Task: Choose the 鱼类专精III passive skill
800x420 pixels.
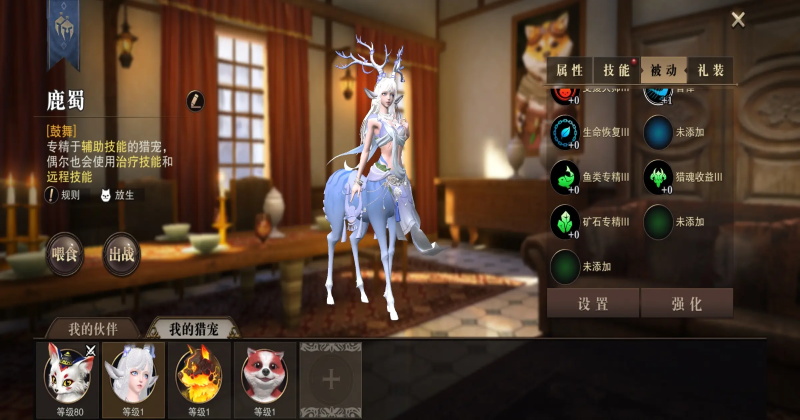Action: pyautogui.click(x=565, y=177)
